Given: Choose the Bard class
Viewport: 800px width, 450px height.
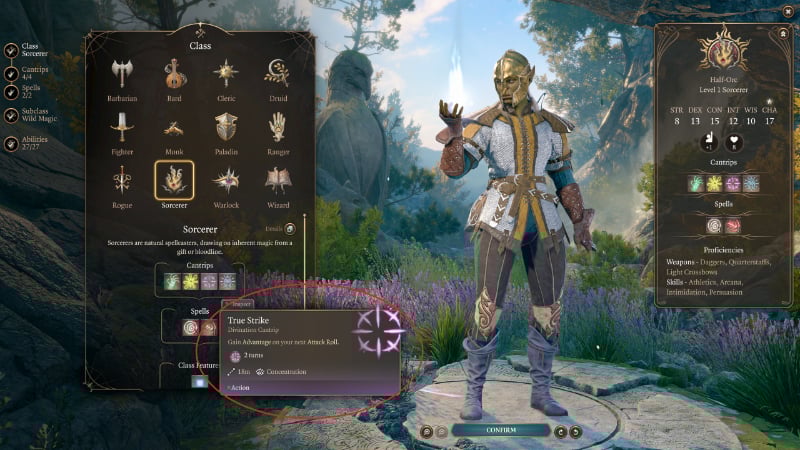Looking at the screenshot, I should 174,75.
